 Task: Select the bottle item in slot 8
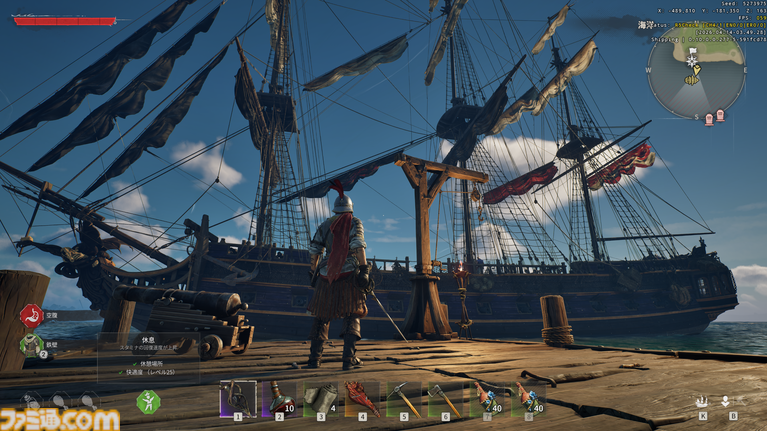point(529,398)
